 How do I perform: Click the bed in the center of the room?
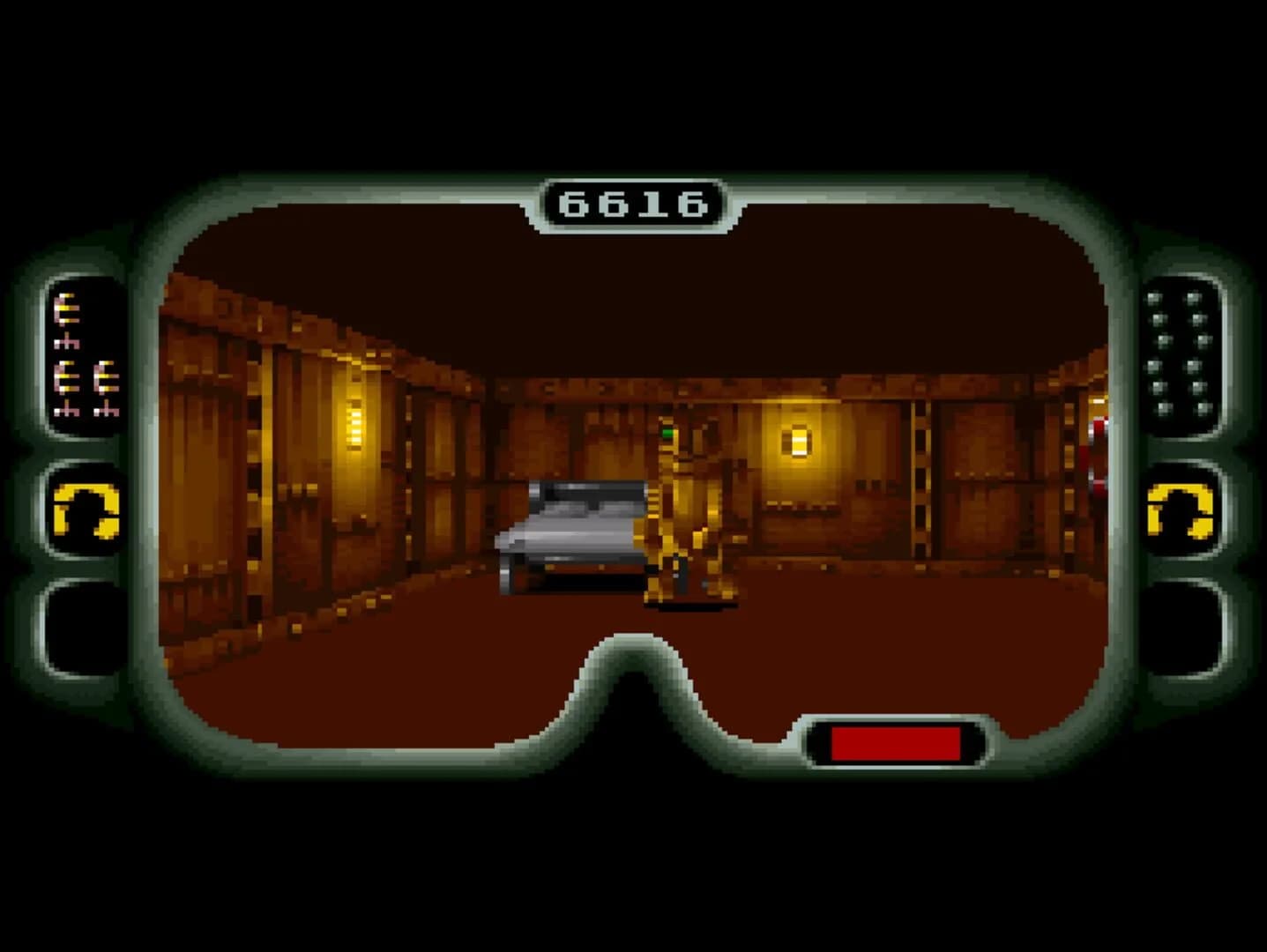pyautogui.click(x=573, y=529)
